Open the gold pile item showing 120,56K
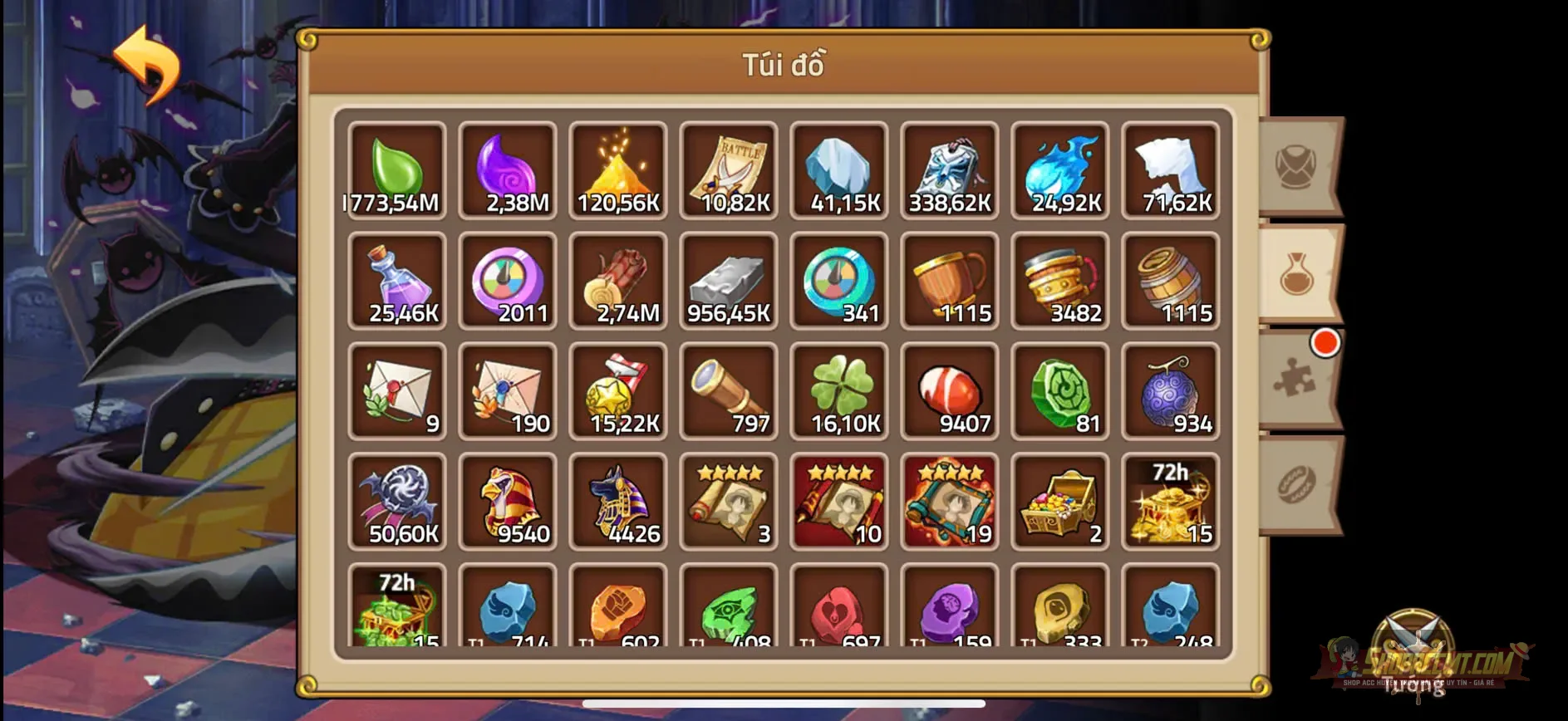The image size is (1568, 721). pos(617,170)
